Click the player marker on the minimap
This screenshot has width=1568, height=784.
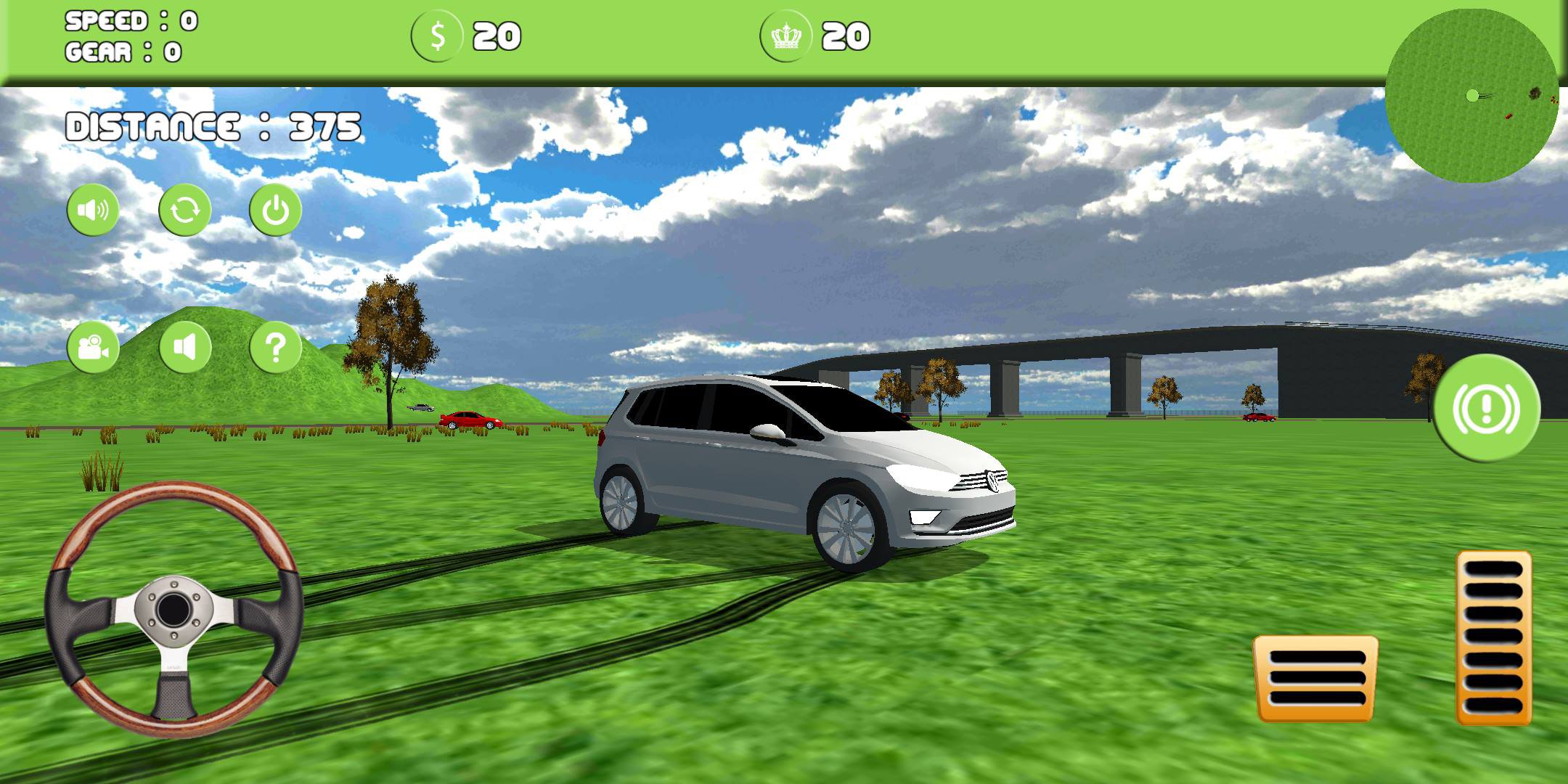pos(1474,96)
